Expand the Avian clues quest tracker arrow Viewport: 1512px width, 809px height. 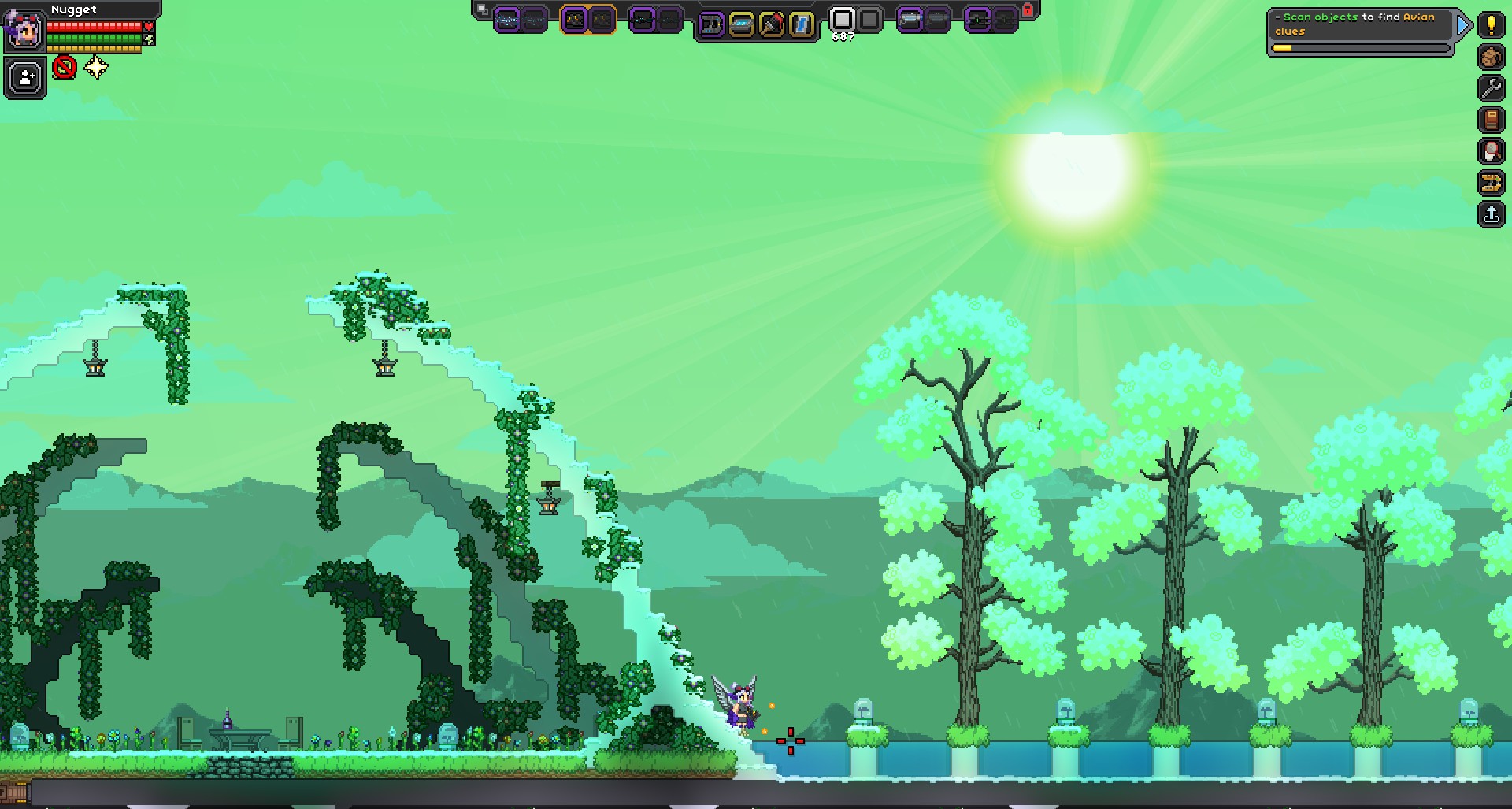(x=1463, y=25)
